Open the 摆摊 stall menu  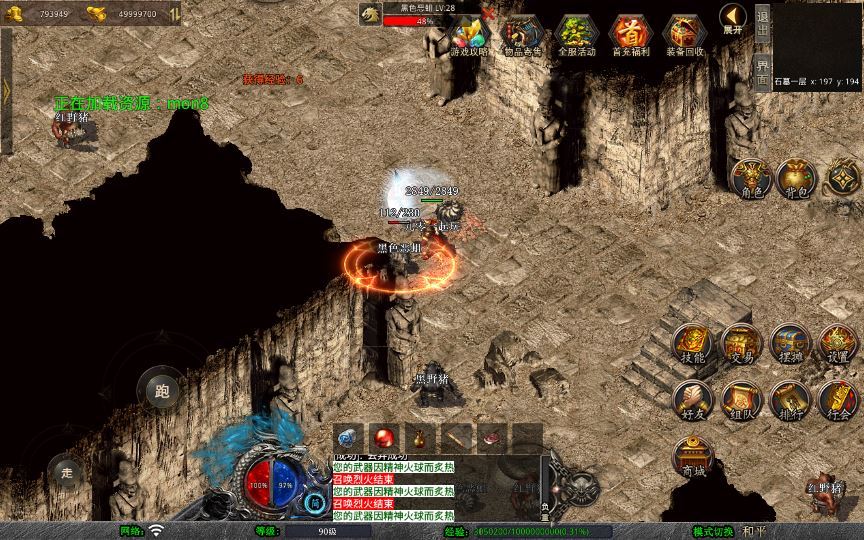(x=789, y=344)
